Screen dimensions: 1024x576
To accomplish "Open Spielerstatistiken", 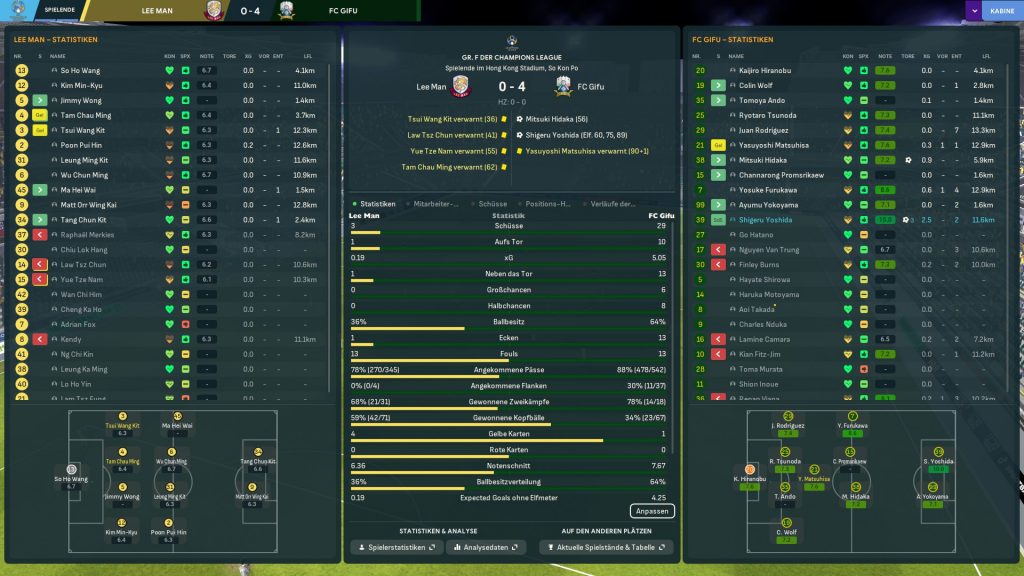I will (x=397, y=548).
